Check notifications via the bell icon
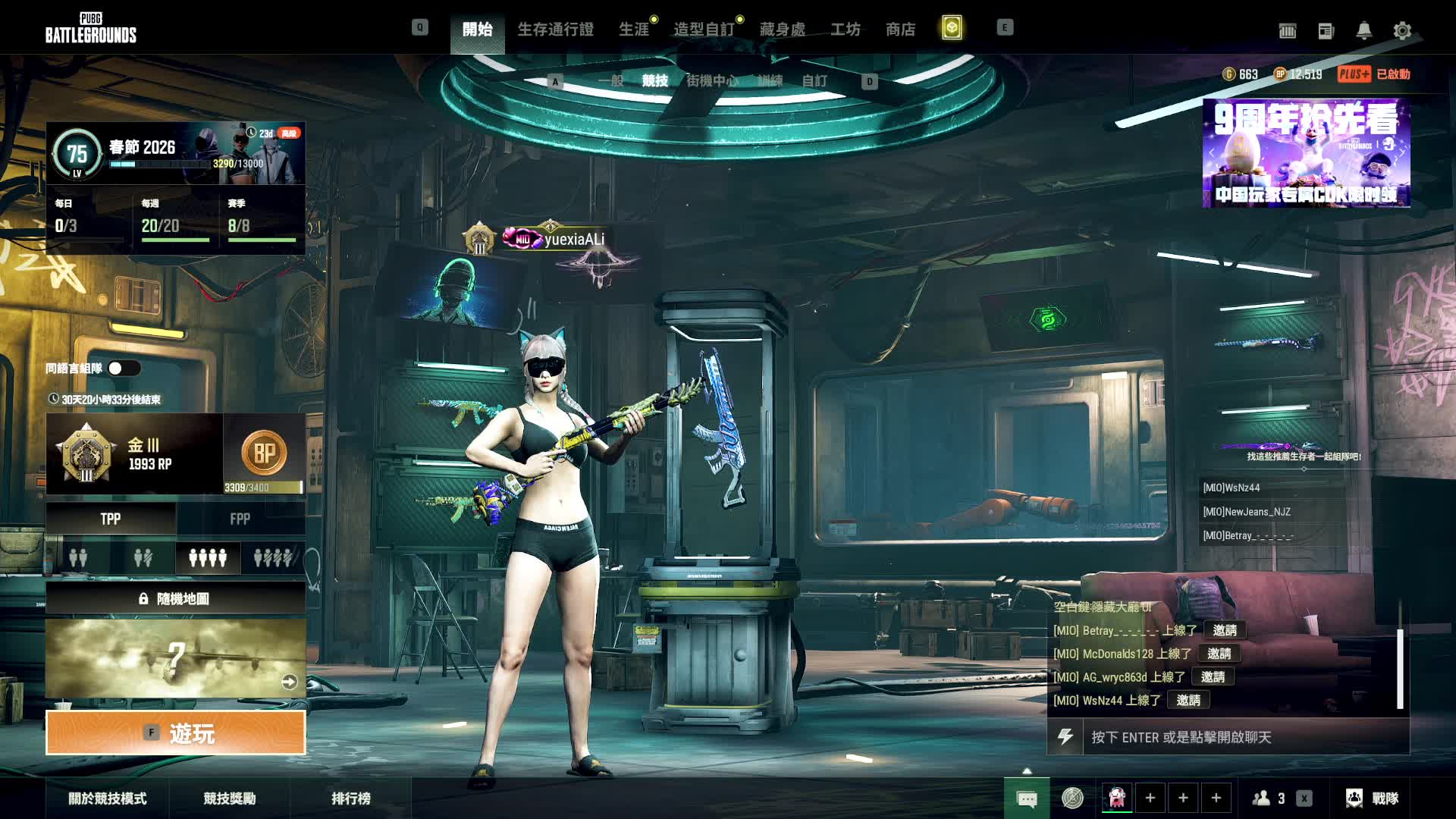 [1363, 30]
